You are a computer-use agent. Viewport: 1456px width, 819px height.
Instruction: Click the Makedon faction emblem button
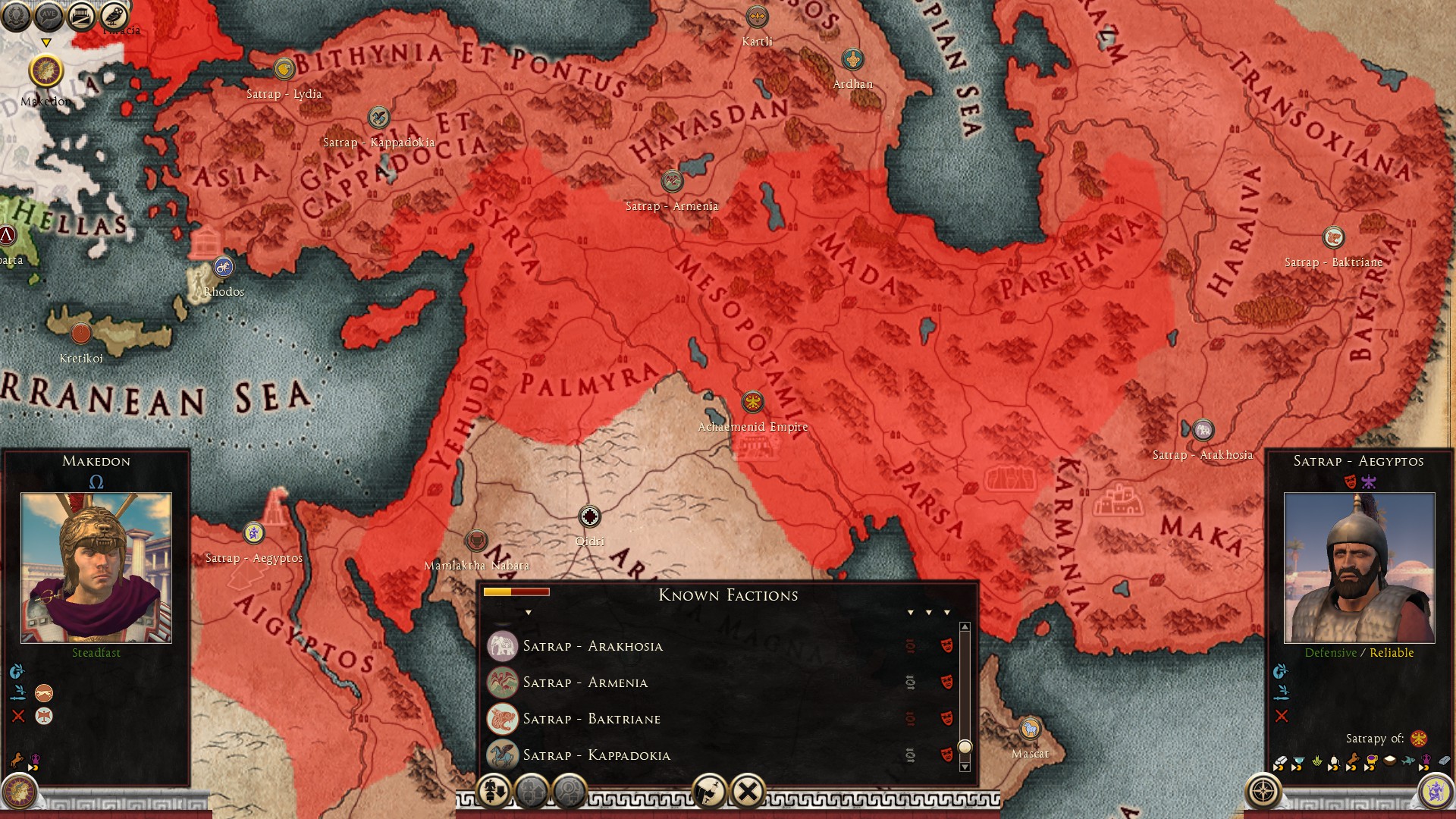point(20,792)
